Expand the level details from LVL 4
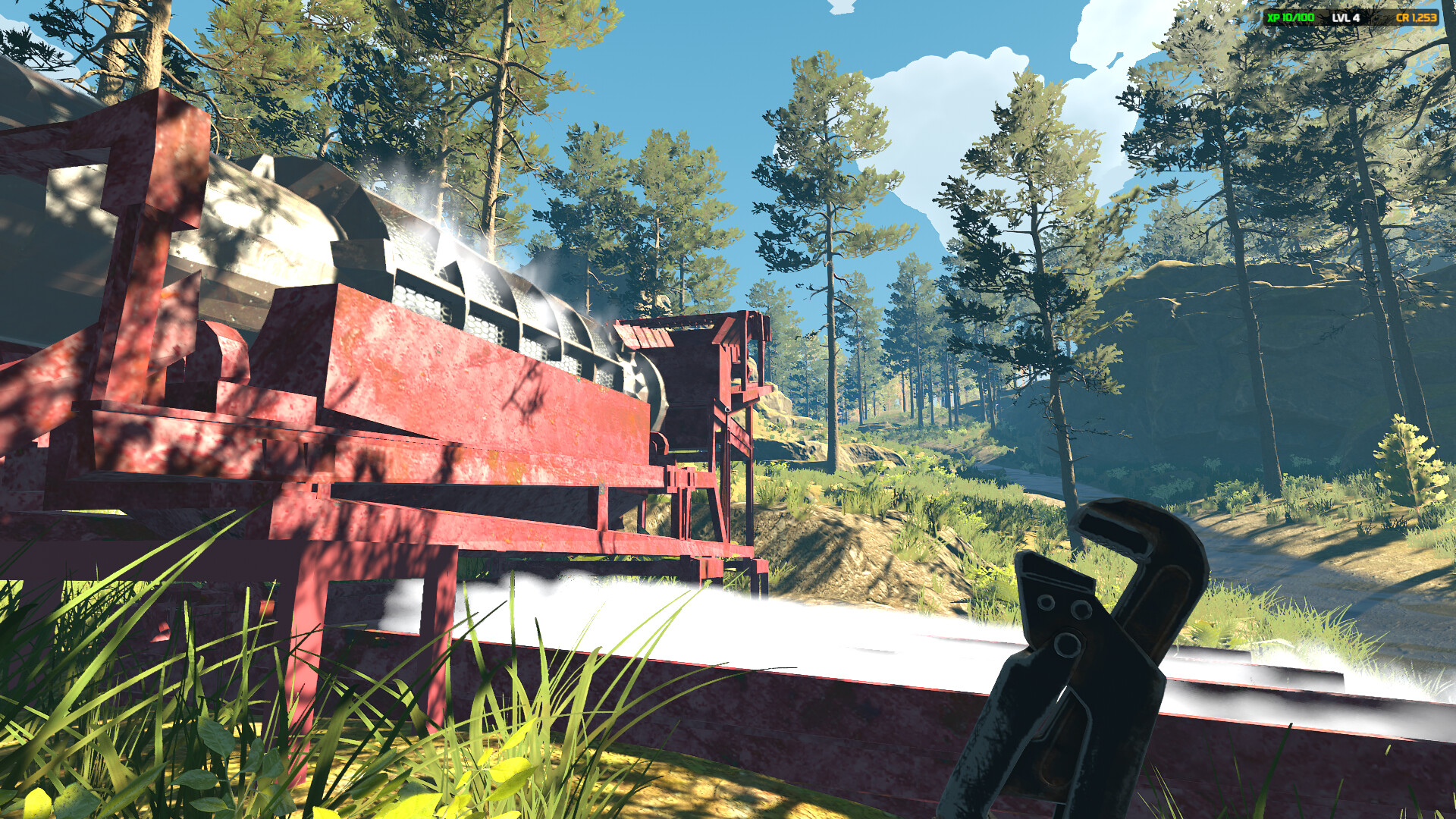1456x819 pixels. (1345, 17)
